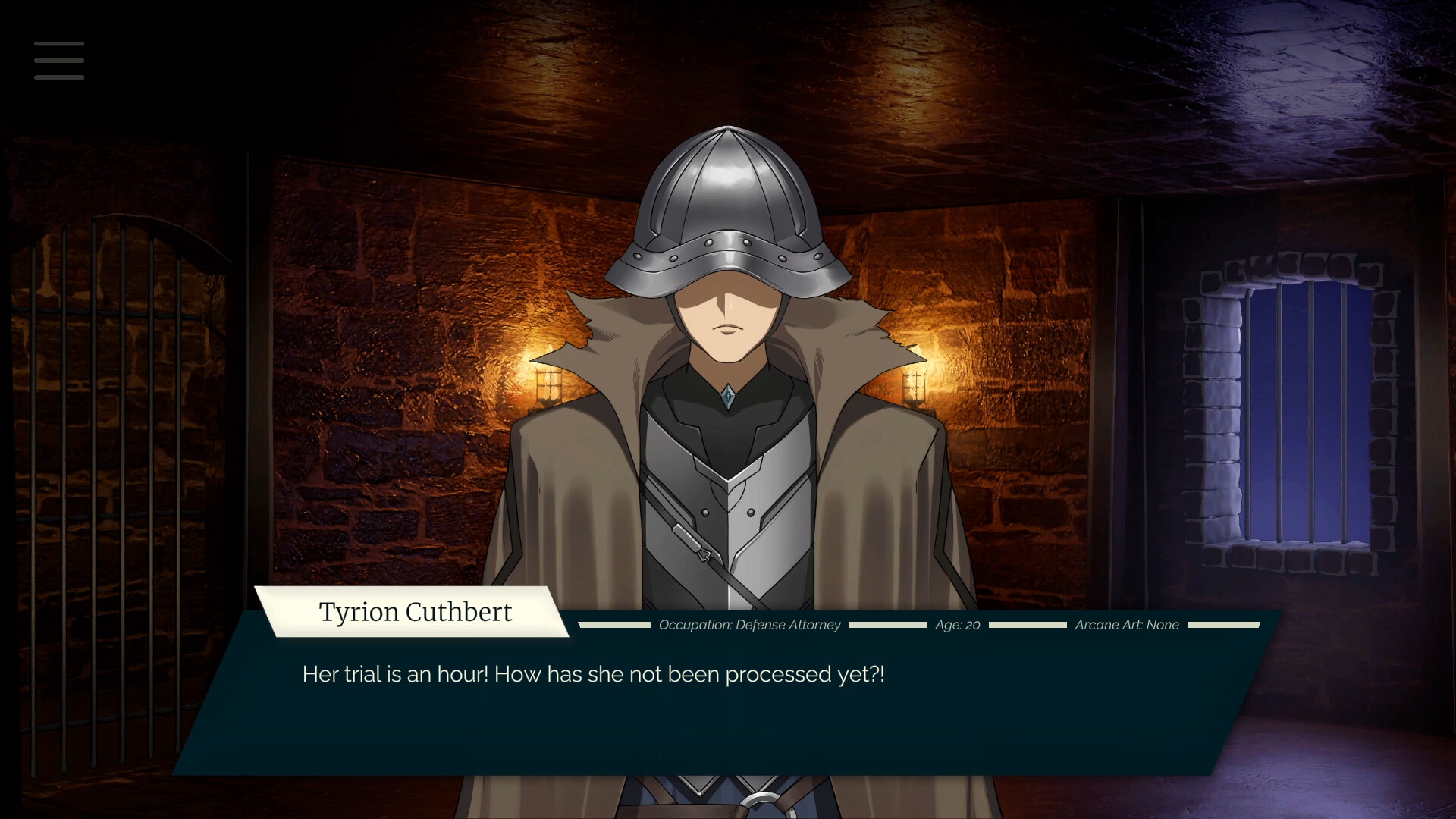This screenshot has width=1456, height=819.
Task: Click the 'Arcane Art: None' stat label
Action: 1127,626
